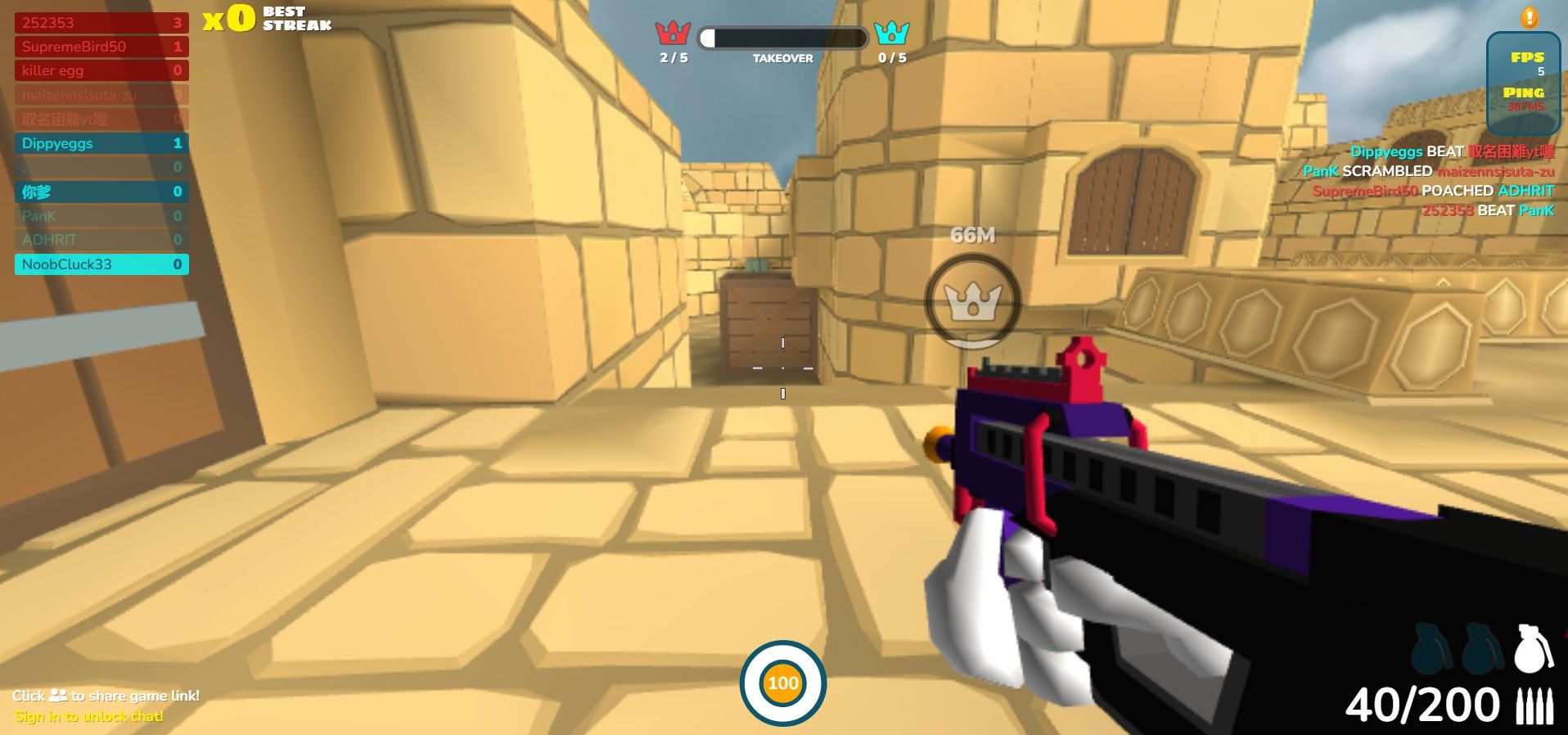Choose the killer egg scoreboard row
The width and height of the screenshot is (1568, 735).
(101, 70)
